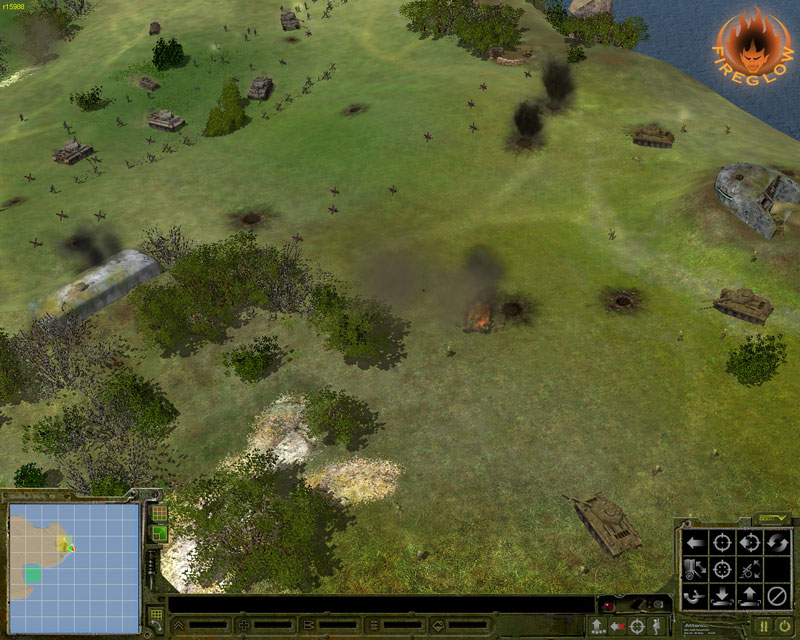Activate the up-arrow unload command
This screenshot has height=640, width=800.
749,597
